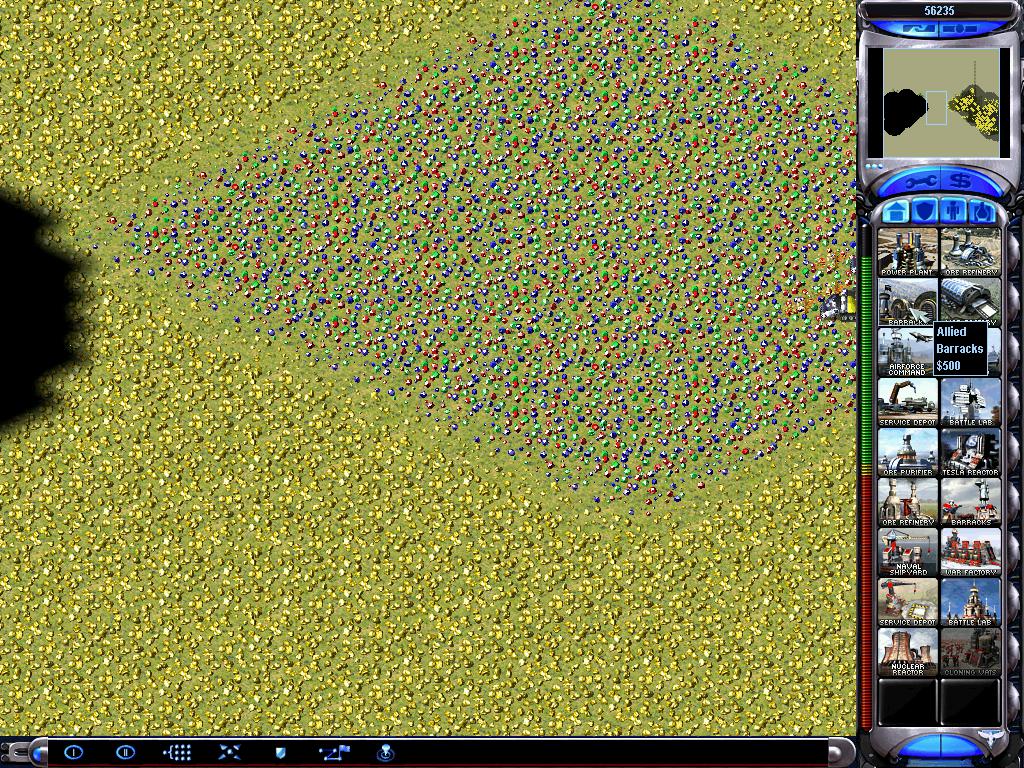Activate the shield guard command
Screen dimensions: 1024x768
(281, 752)
